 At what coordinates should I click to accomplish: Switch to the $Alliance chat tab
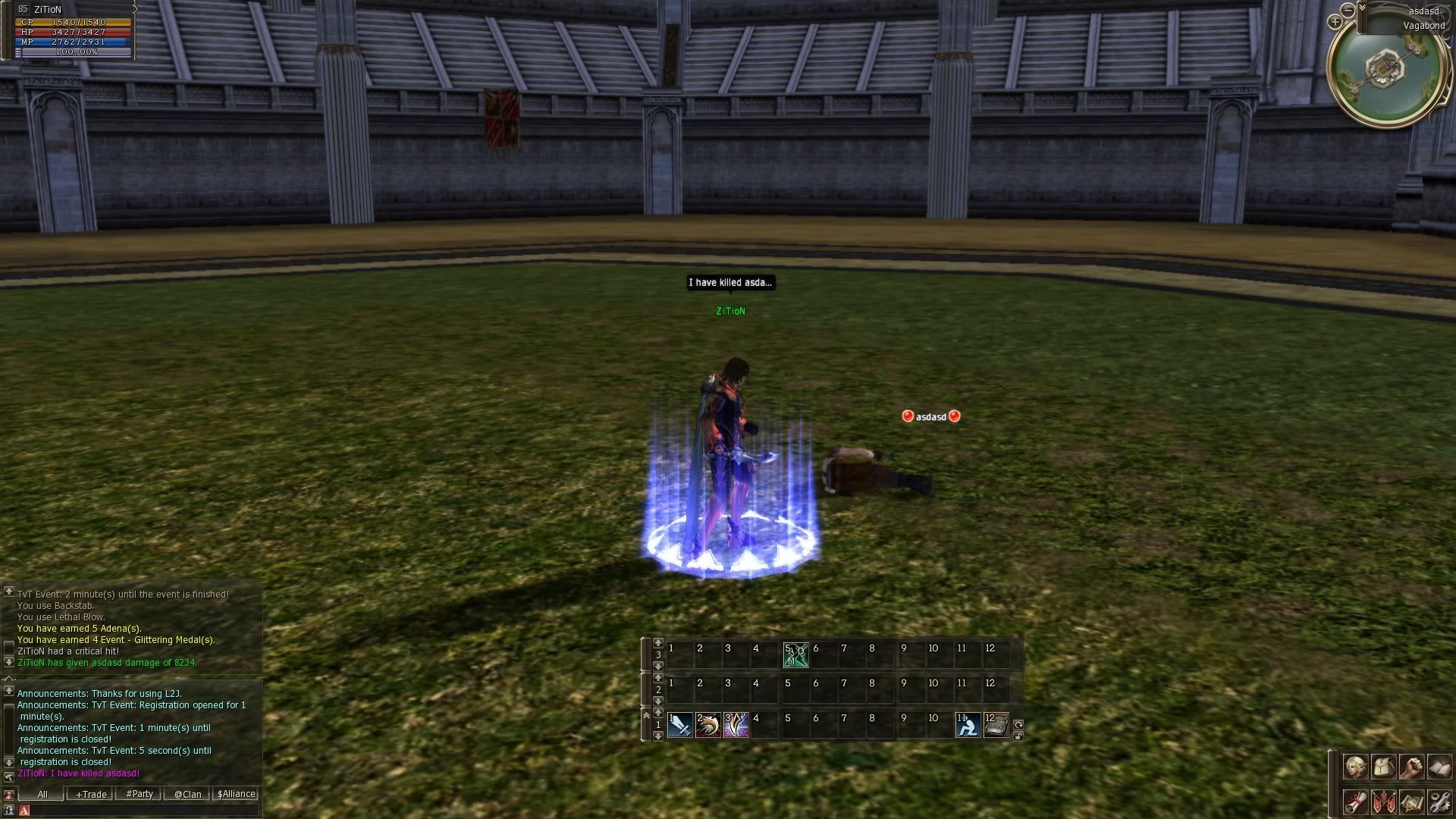237,794
